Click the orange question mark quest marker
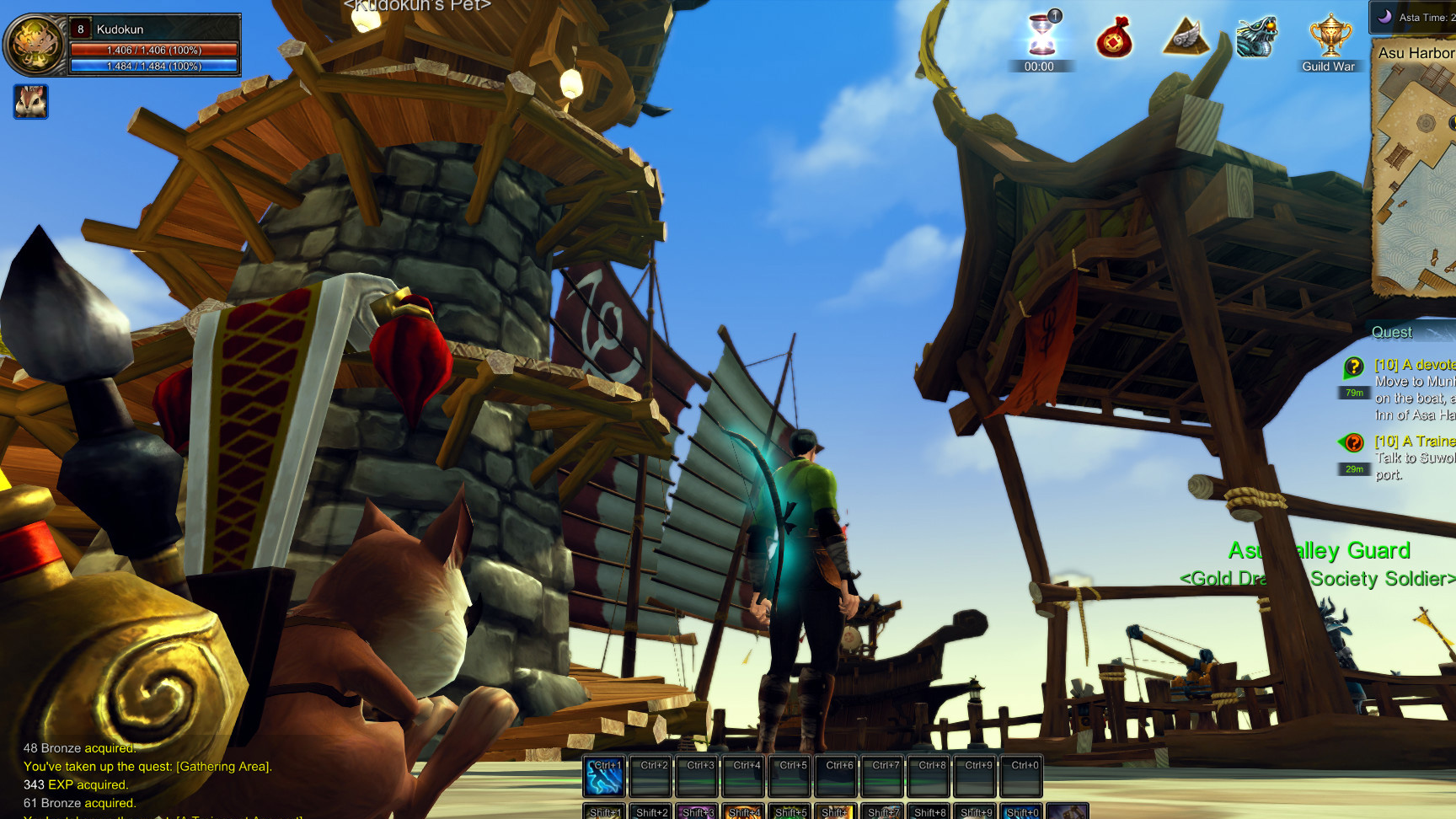The height and width of the screenshot is (819, 1456). [1352, 442]
